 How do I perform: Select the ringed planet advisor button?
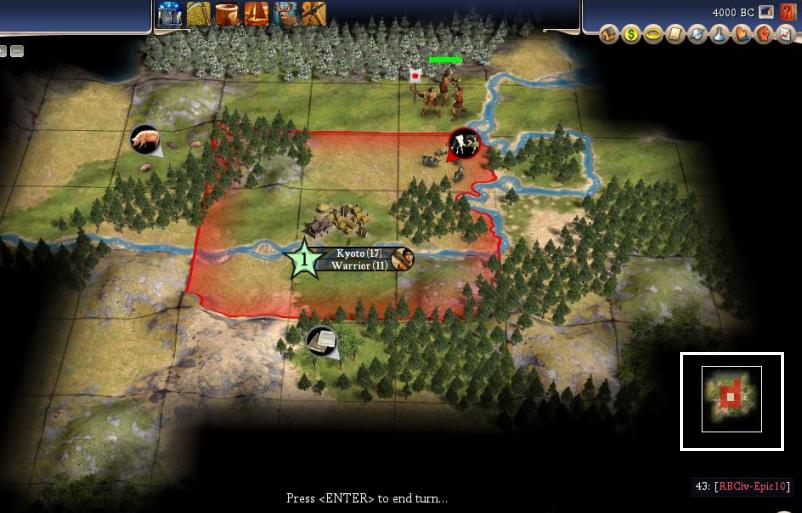(697, 35)
